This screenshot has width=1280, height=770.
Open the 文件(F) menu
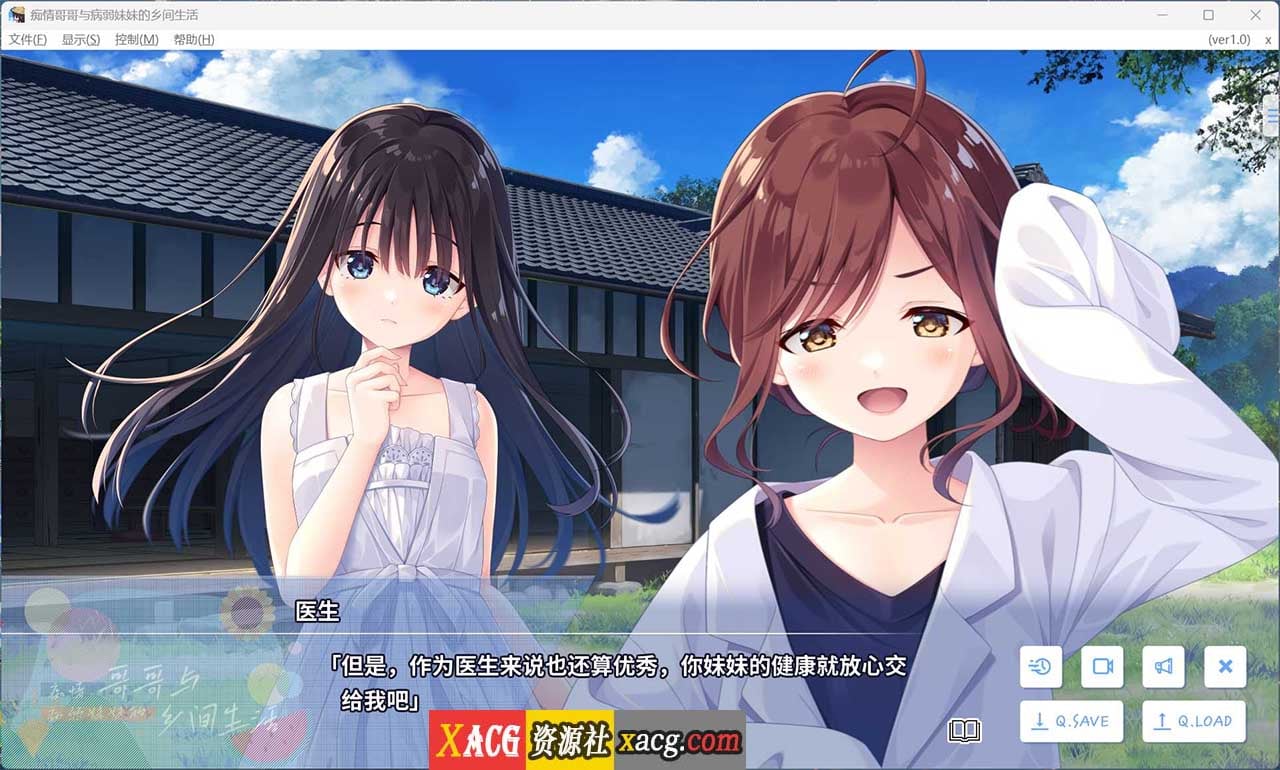pos(27,39)
